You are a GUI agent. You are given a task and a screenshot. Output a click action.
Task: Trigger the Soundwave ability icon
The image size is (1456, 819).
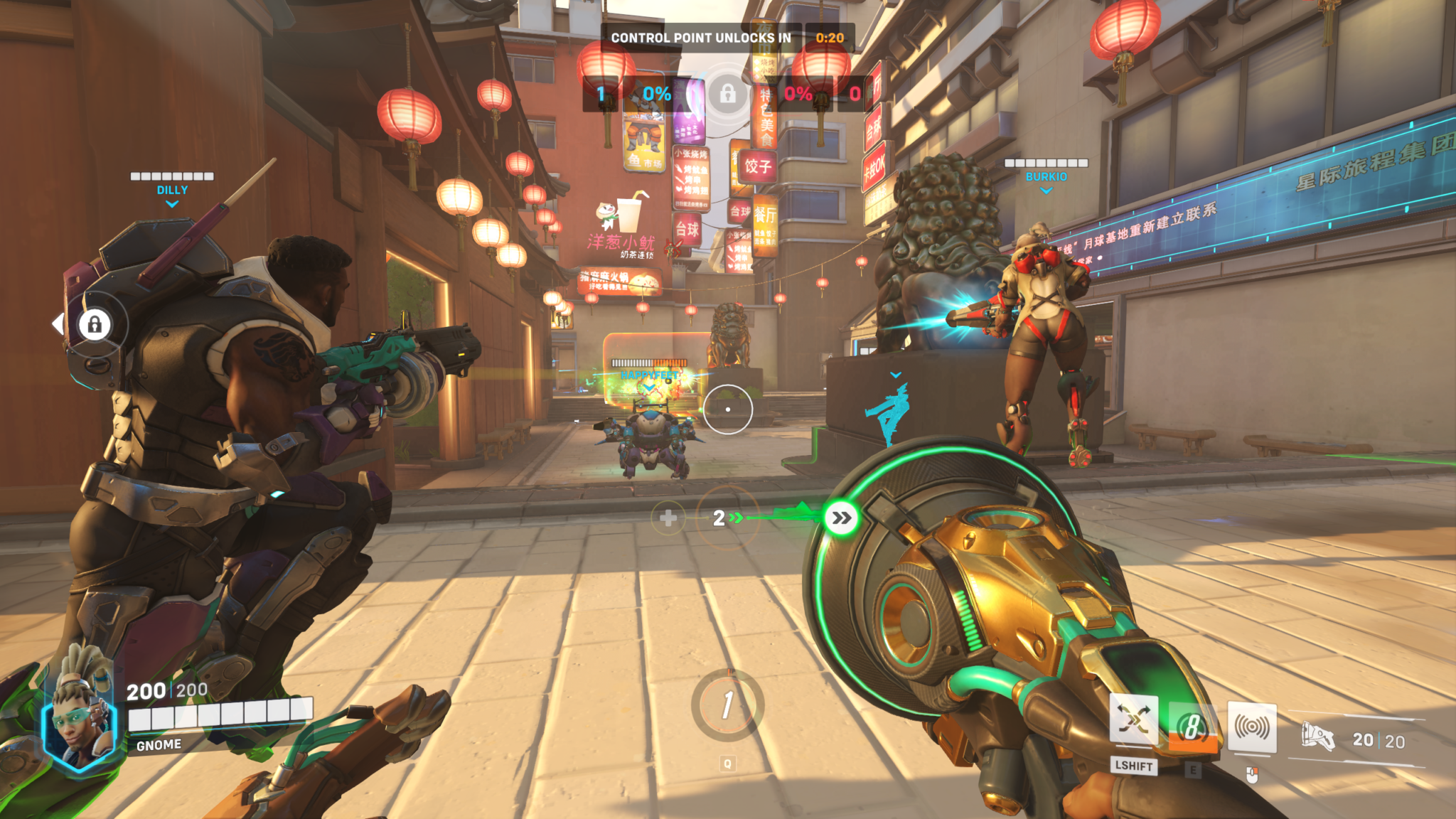1252,727
